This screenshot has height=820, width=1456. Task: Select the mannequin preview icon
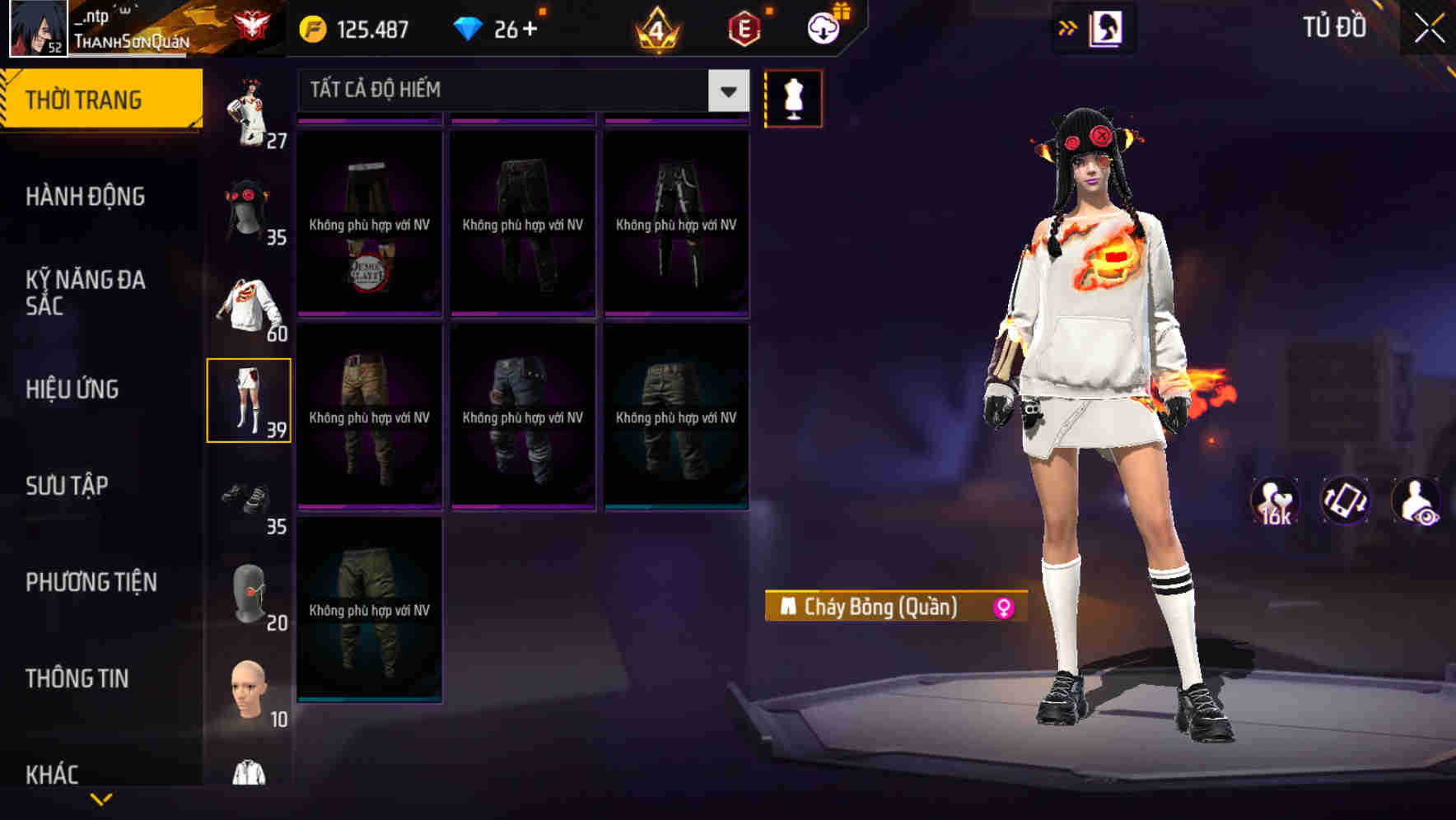(793, 98)
